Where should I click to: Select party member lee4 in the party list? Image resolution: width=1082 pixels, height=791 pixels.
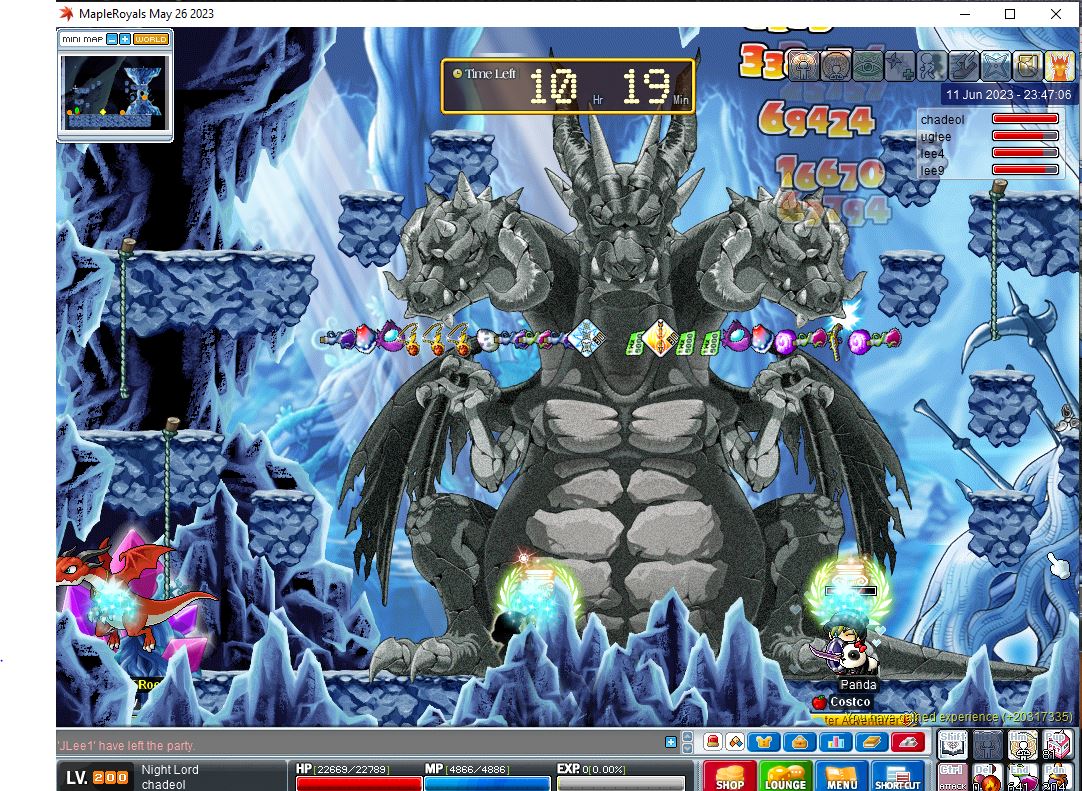933,153
